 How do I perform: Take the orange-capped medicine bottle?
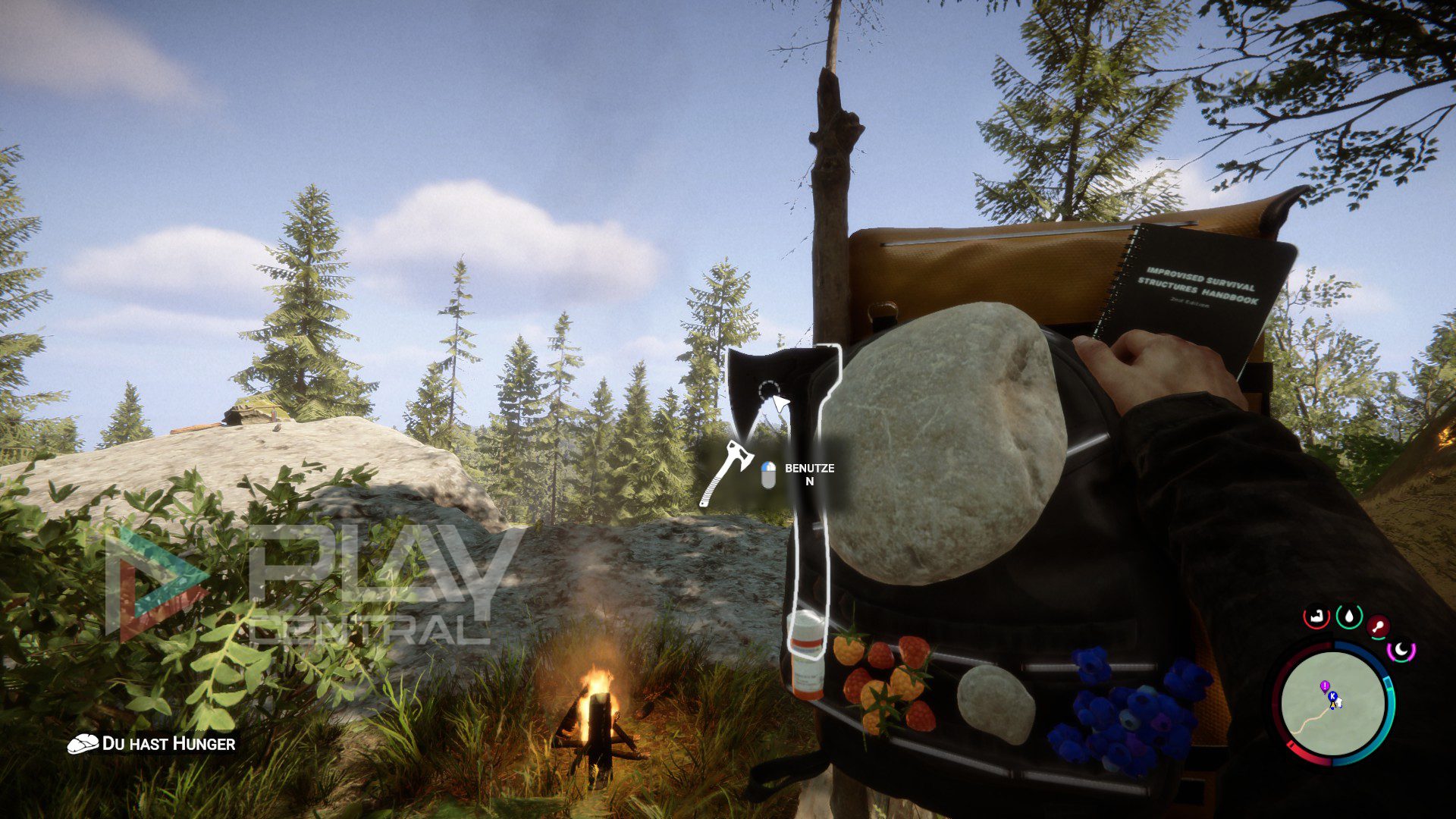click(806, 654)
